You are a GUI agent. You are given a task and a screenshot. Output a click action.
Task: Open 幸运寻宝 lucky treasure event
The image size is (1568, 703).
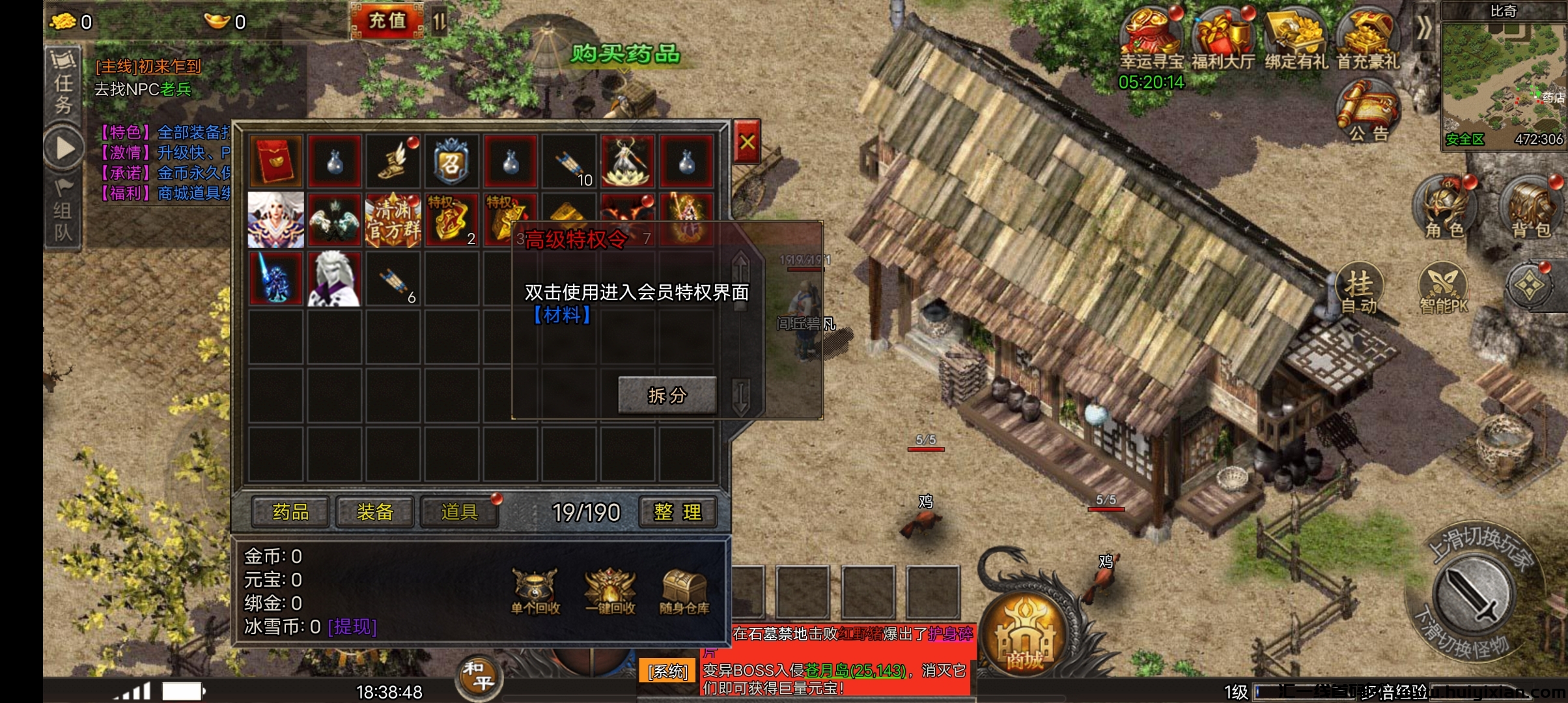(1151, 39)
